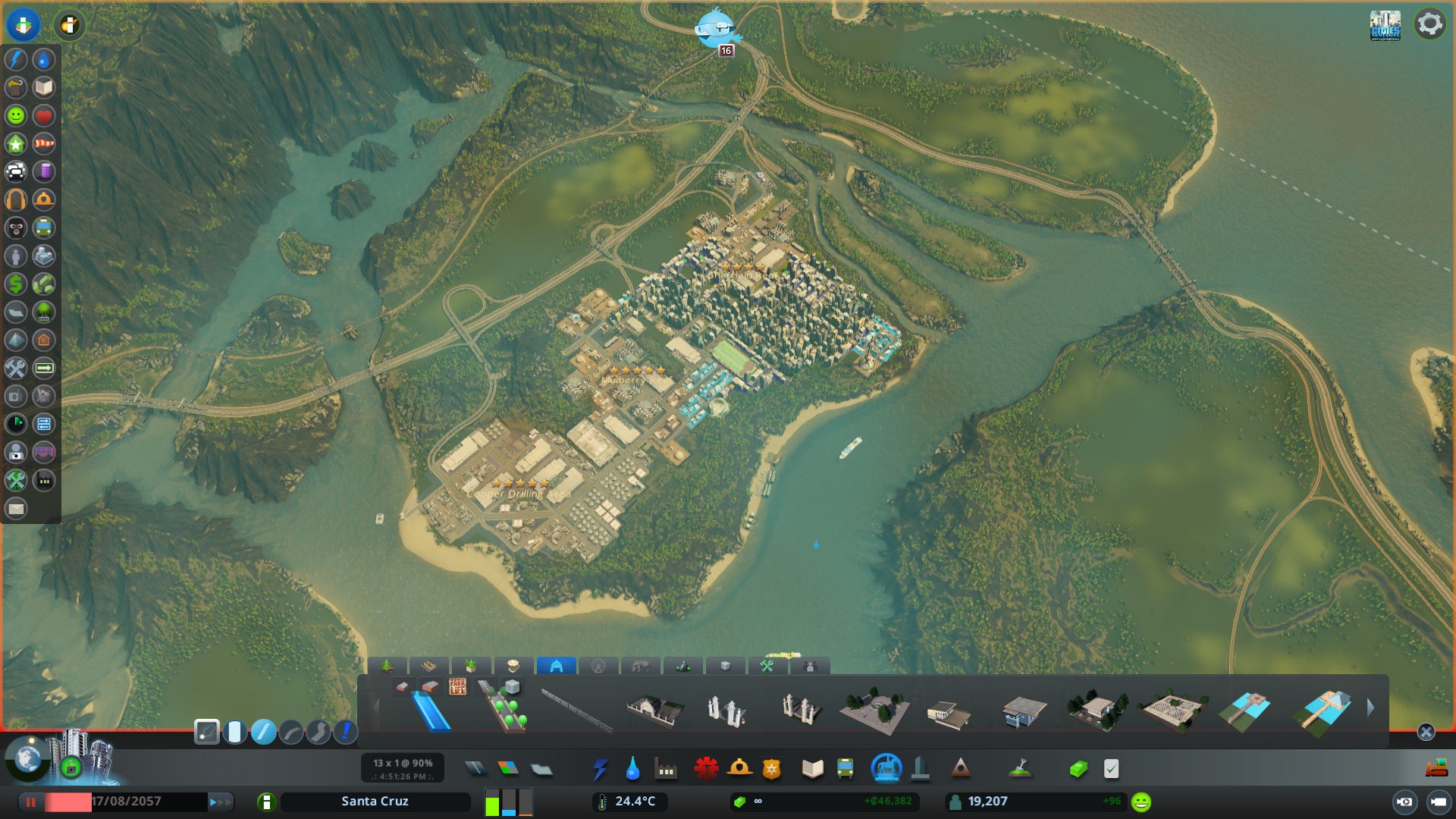Open the Santa Cruz city info

[375, 802]
